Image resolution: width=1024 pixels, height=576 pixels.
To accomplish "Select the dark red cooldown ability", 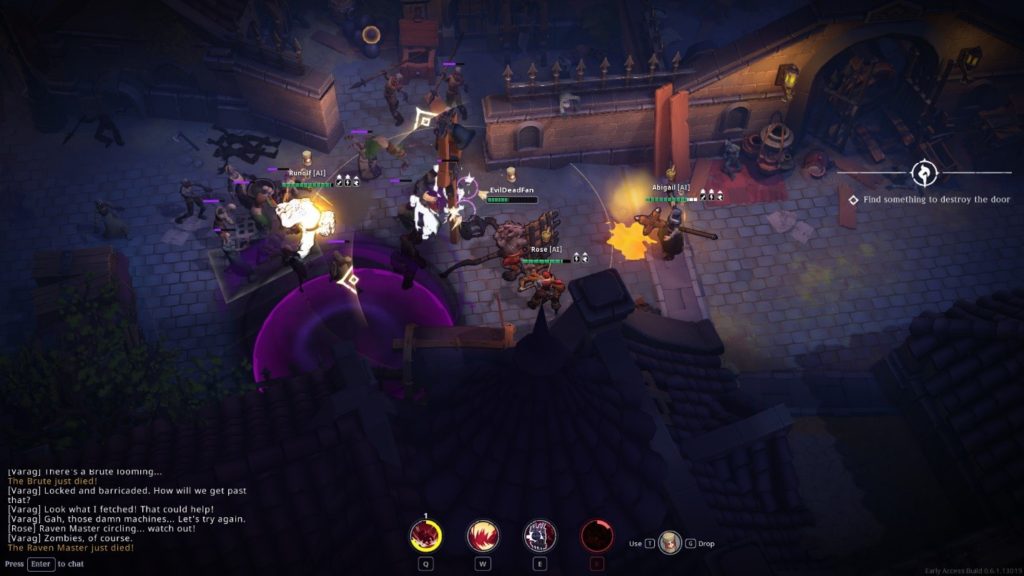I will coord(597,536).
